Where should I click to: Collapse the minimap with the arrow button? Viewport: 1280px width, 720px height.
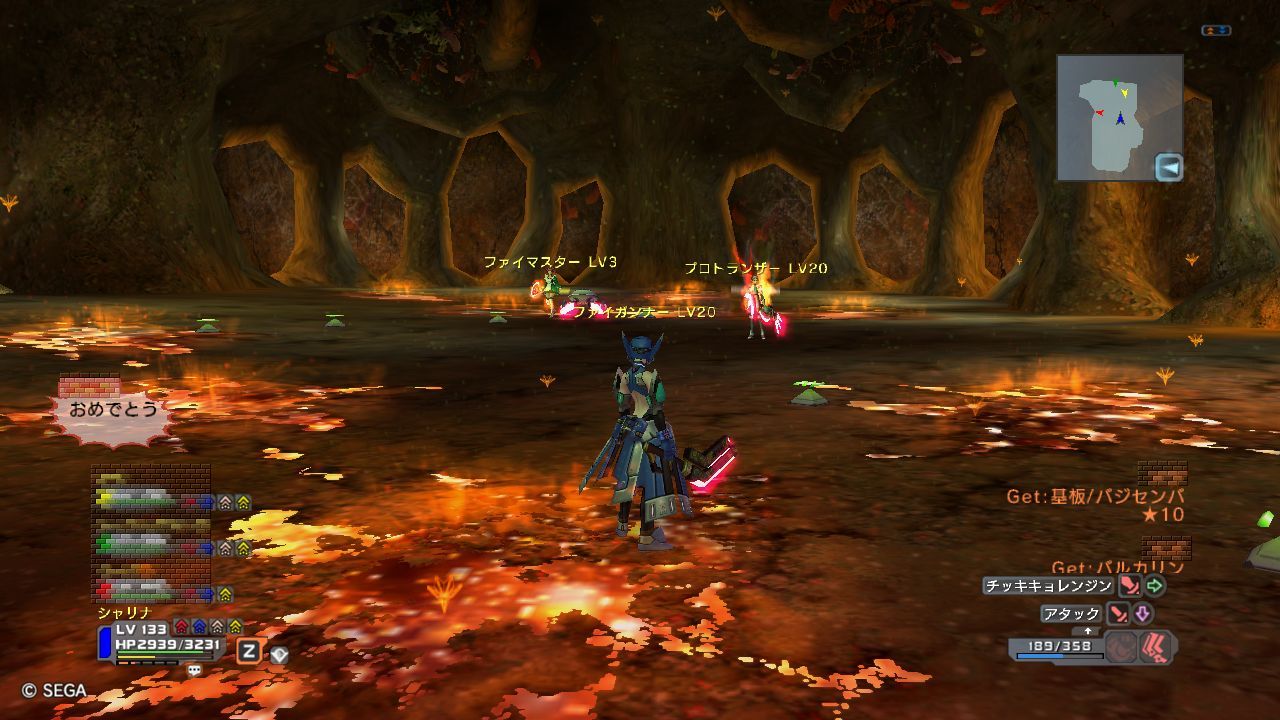click(1168, 167)
